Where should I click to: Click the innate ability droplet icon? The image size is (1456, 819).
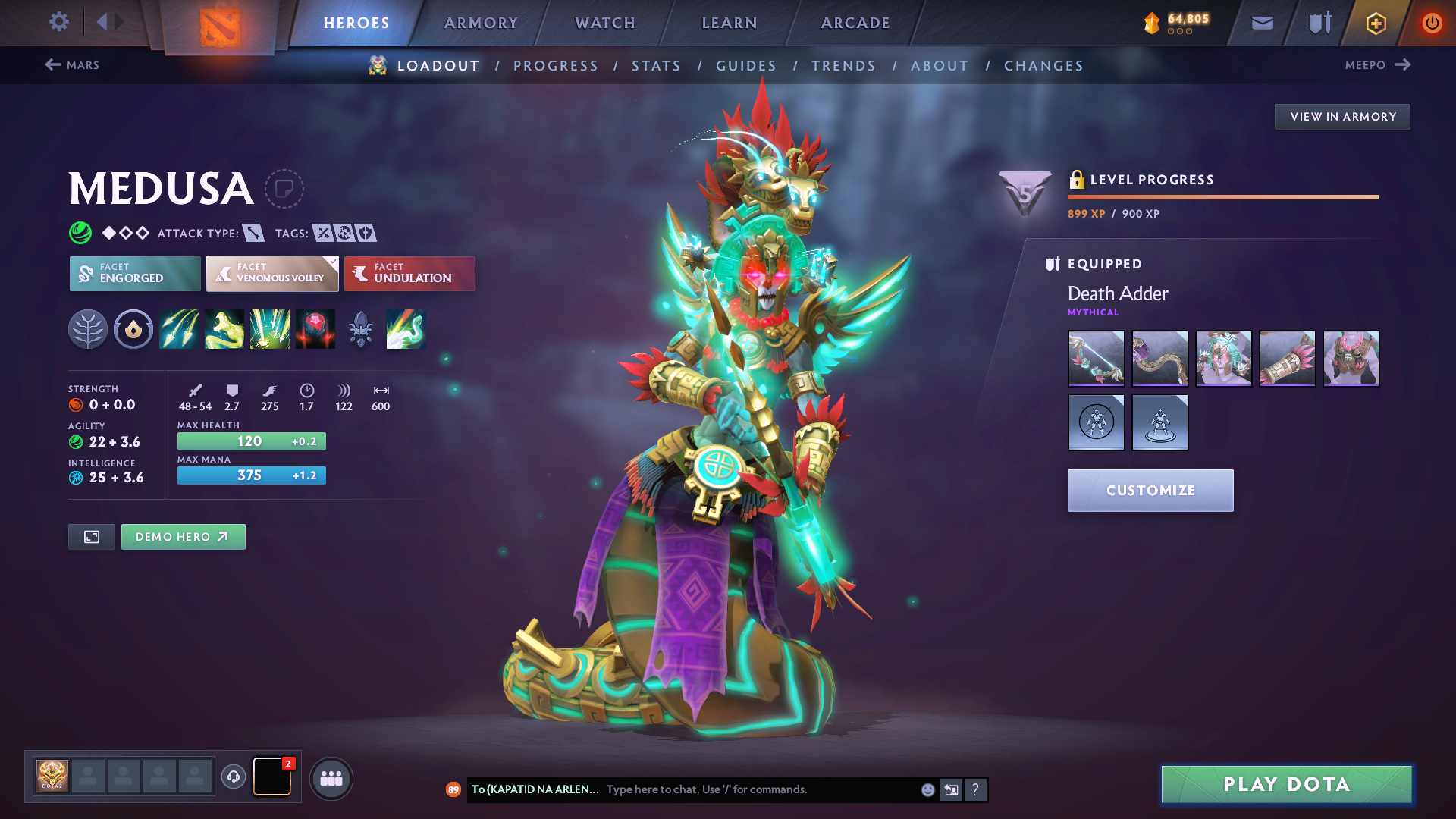tap(133, 328)
